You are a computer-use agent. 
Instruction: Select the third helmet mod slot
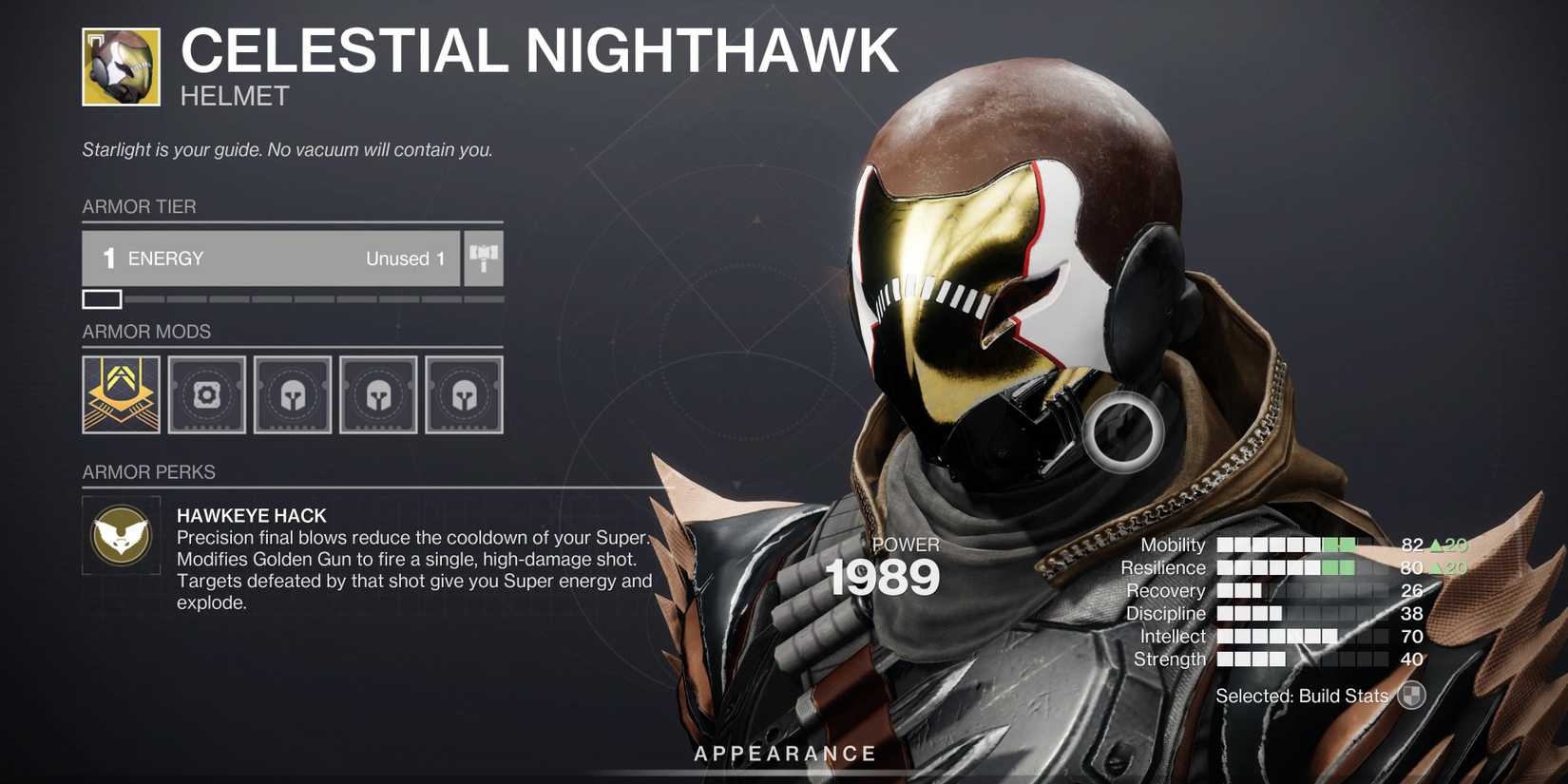coord(377,395)
